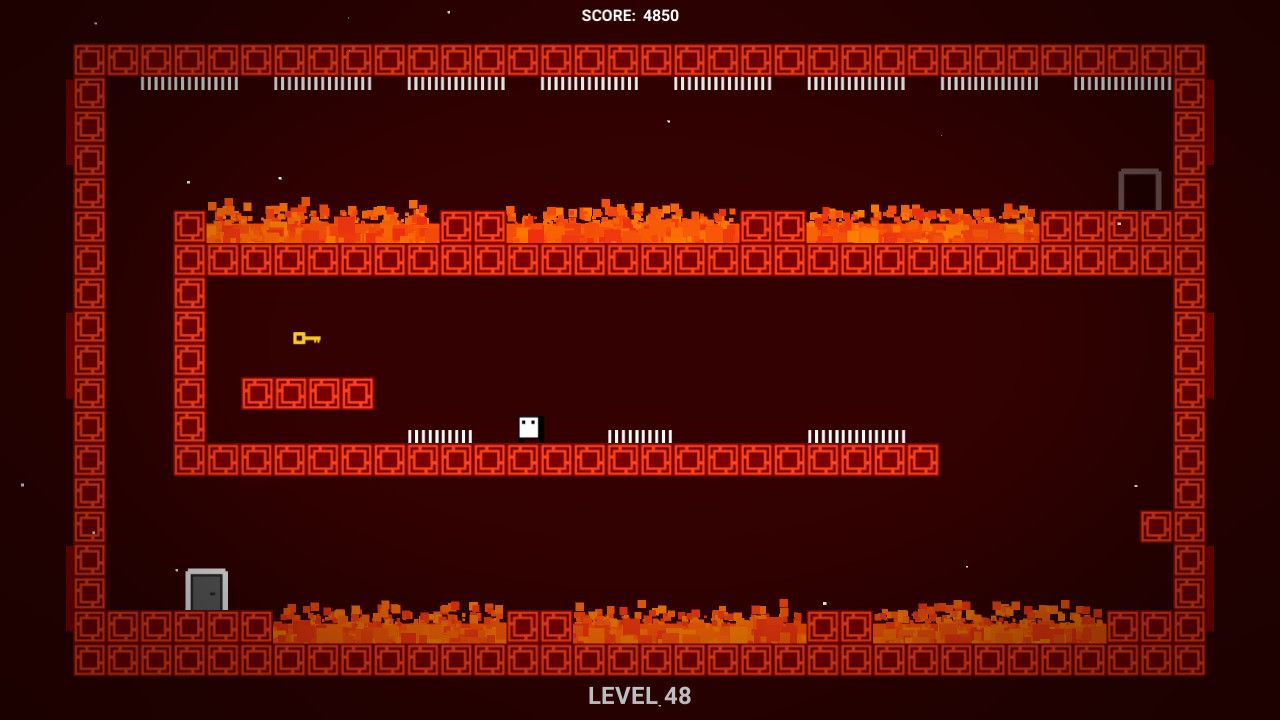Click the top border brick row
Image resolution: width=1280 pixels, height=720 pixels.
coord(640,58)
